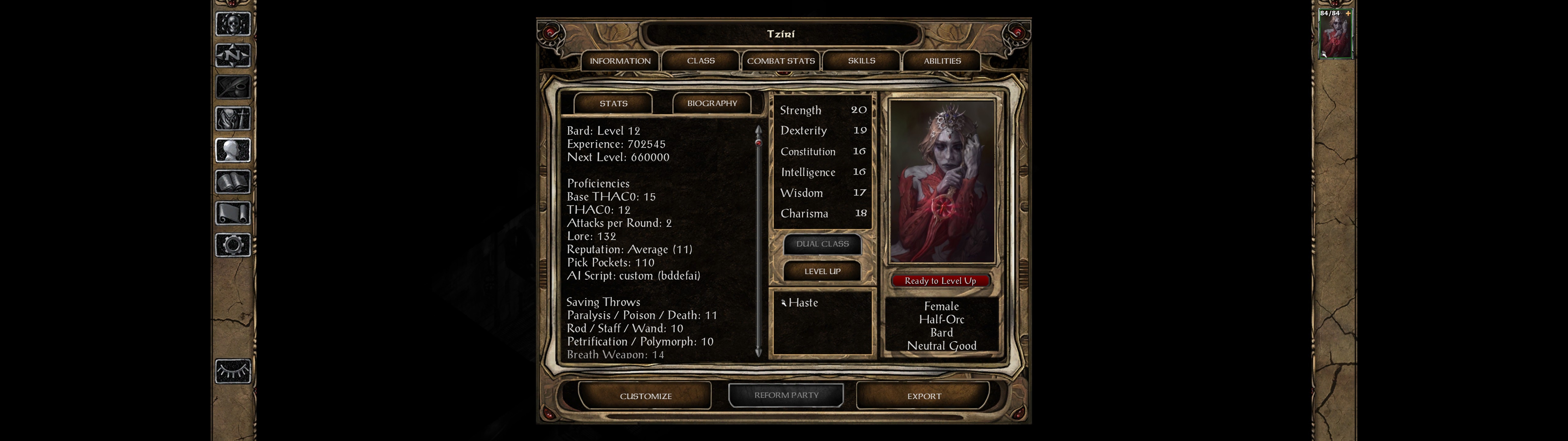1568x441 pixels.
Task: Export the character with the Export button
Action: tap(923, 396)
